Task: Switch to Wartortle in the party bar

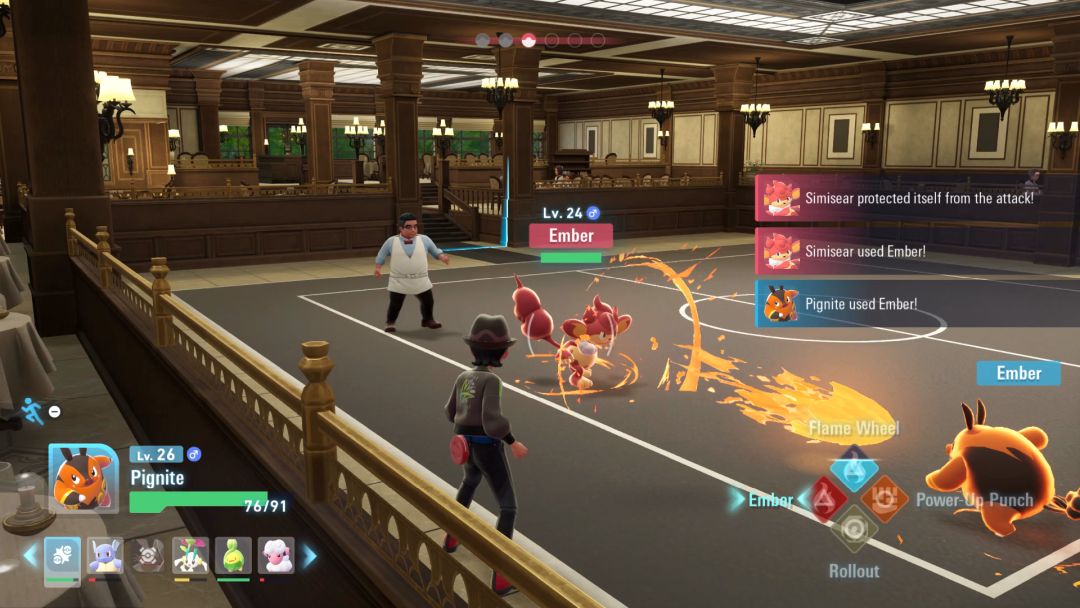Action: pyautogui.click(x=105, y=556)
